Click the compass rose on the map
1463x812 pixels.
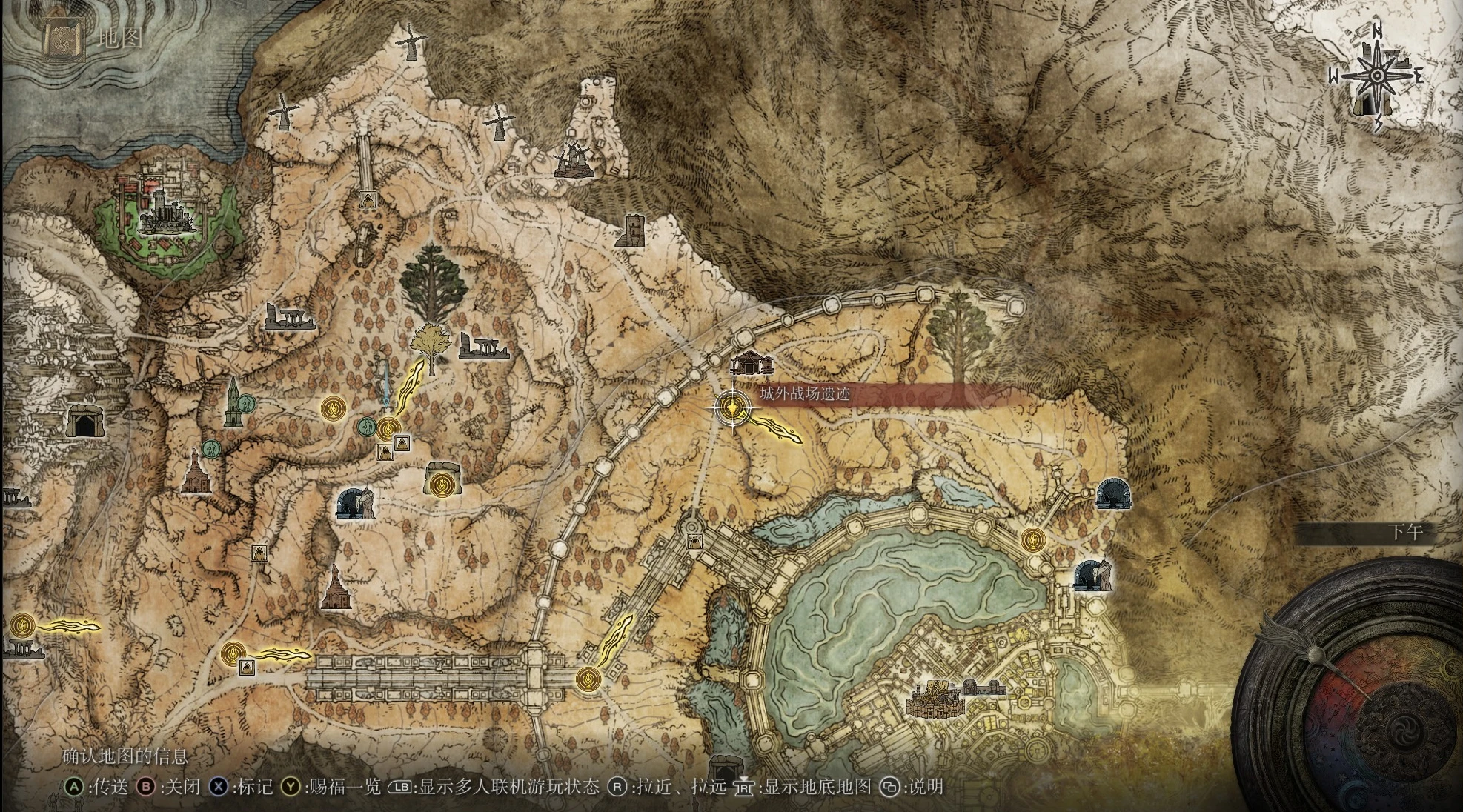(1376, 76)
